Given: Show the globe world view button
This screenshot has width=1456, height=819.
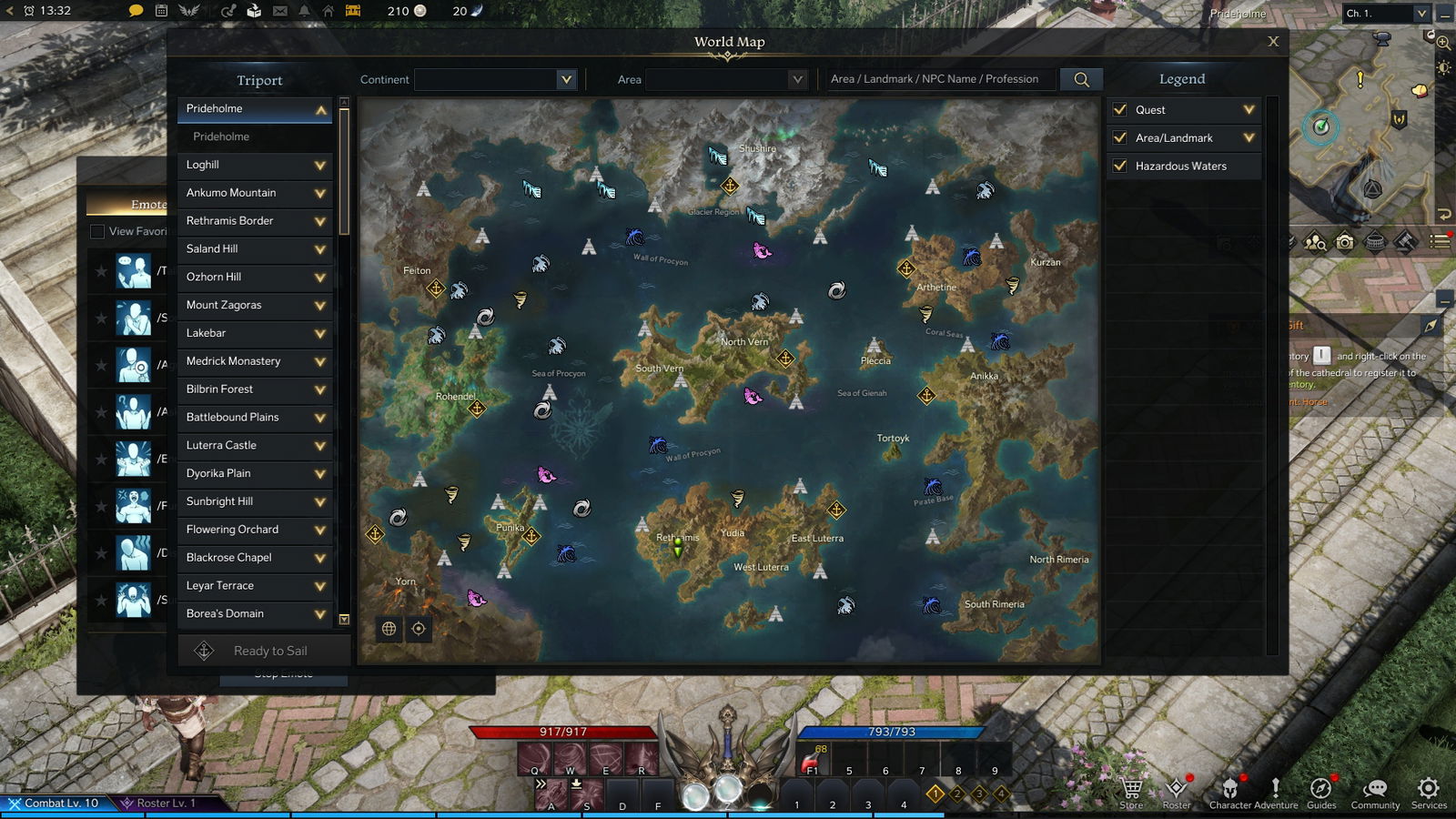Looking at the screenshot, I should 389,629.
